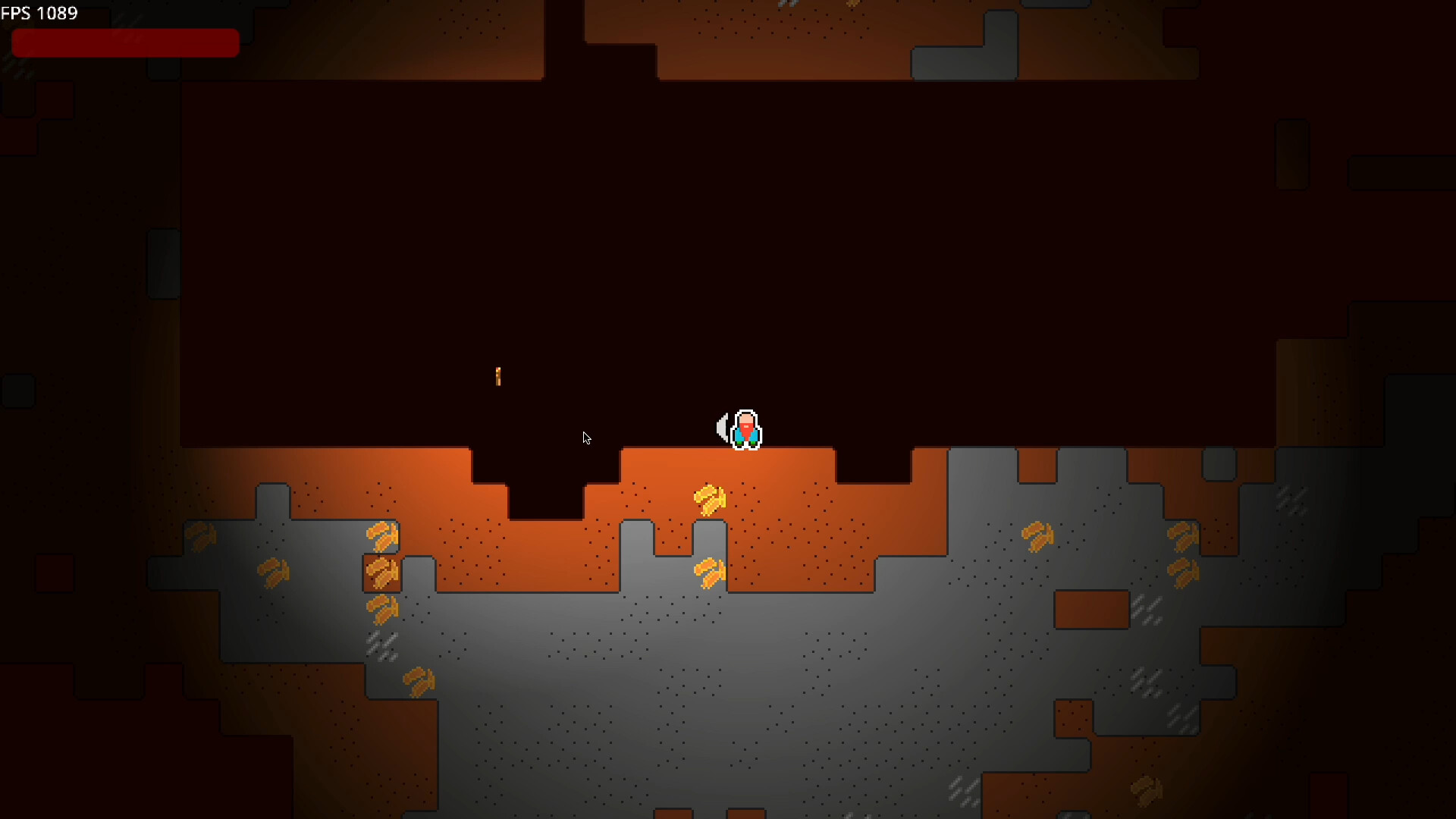Click the small gold ore left of center
The height and width of the screenshot is (819, 1456).
[x=273, y=573]
